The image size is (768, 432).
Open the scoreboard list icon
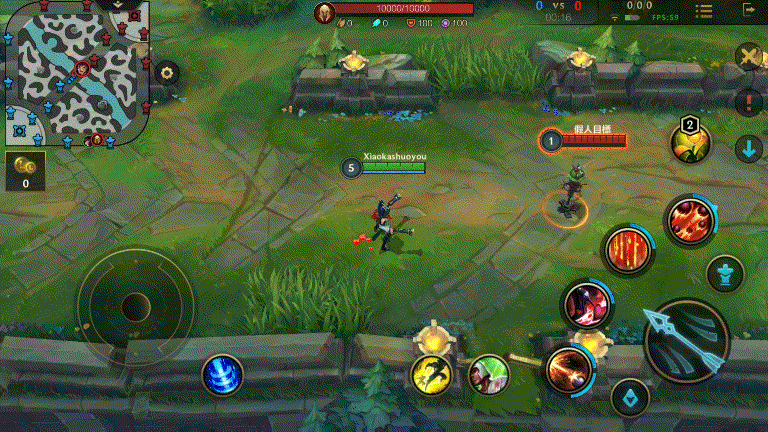[704, 12]
